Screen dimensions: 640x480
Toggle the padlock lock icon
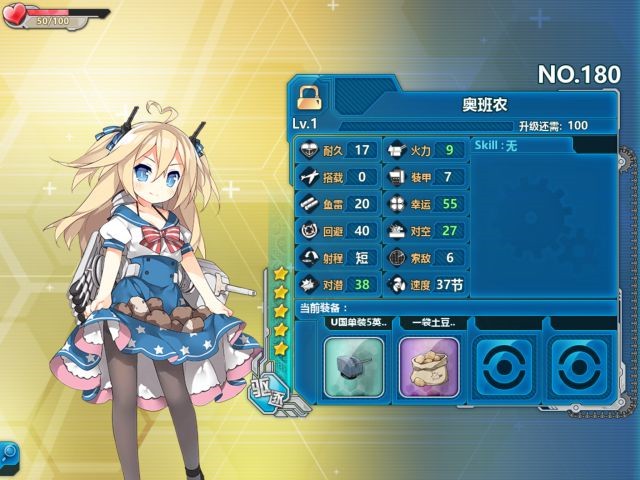[309, 97]
